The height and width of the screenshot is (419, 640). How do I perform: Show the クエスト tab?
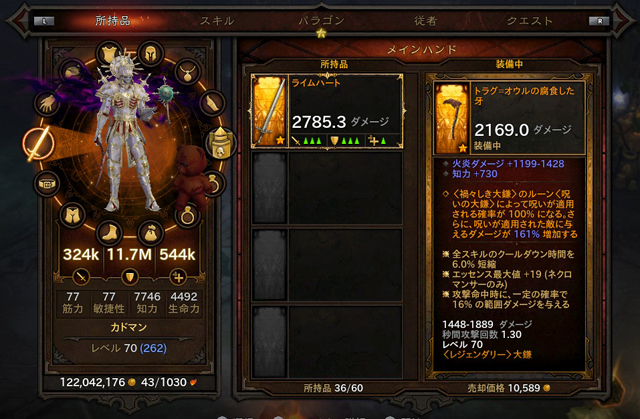[x=529, y=19]
